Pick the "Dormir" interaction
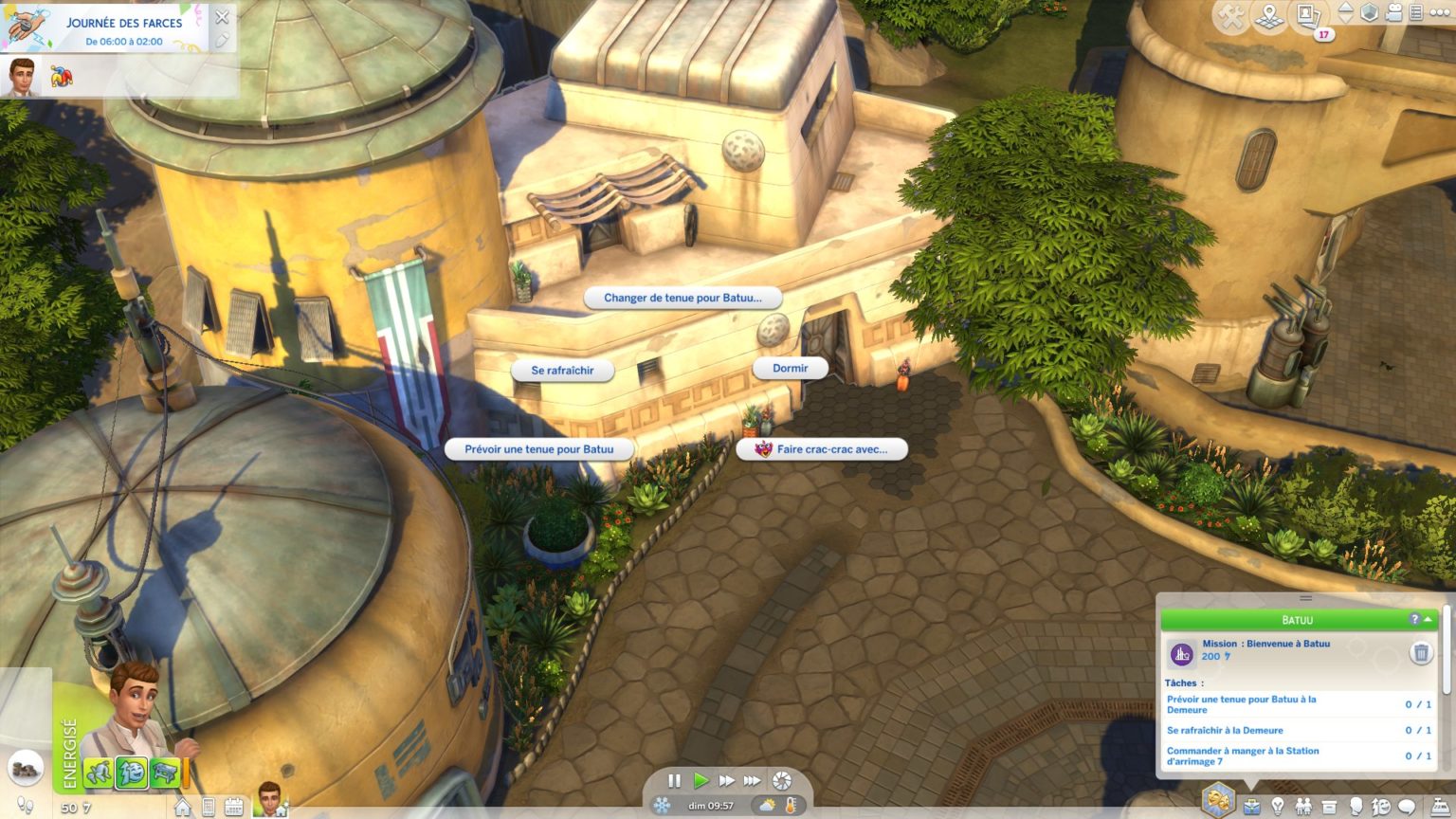Viewport: 1456px width, 819px height. 790,368
